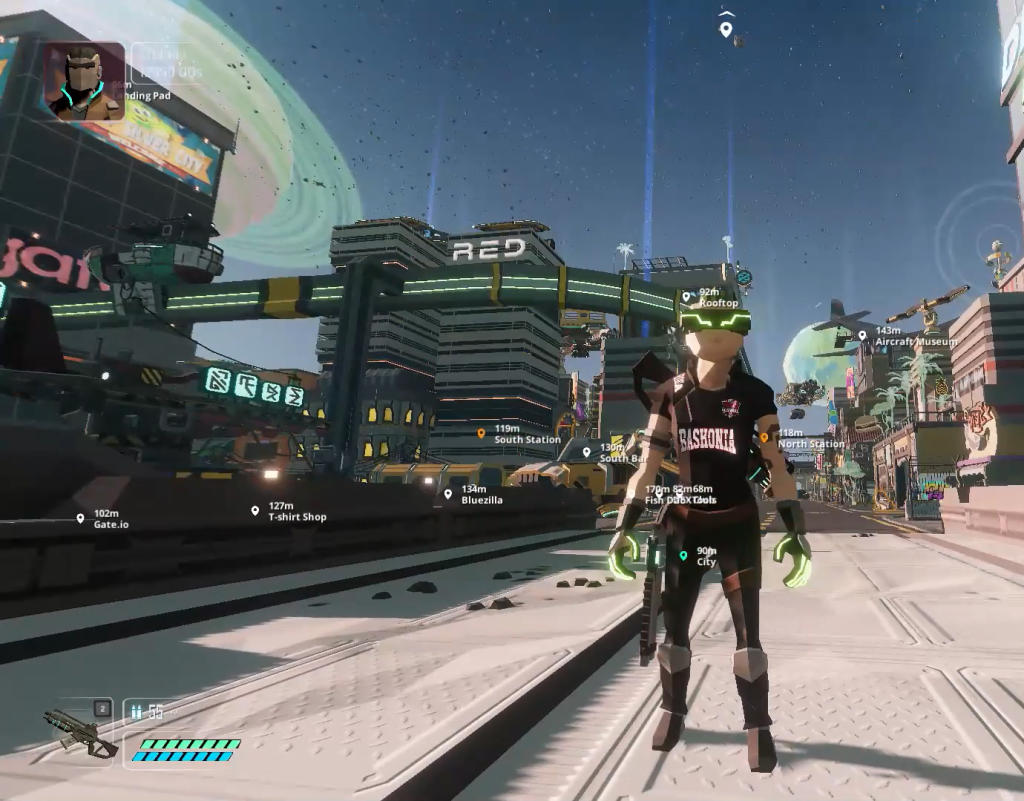Click the Bluezilla waypoint marker
This screenshot has height=801, width=1024.
point(448,494)
